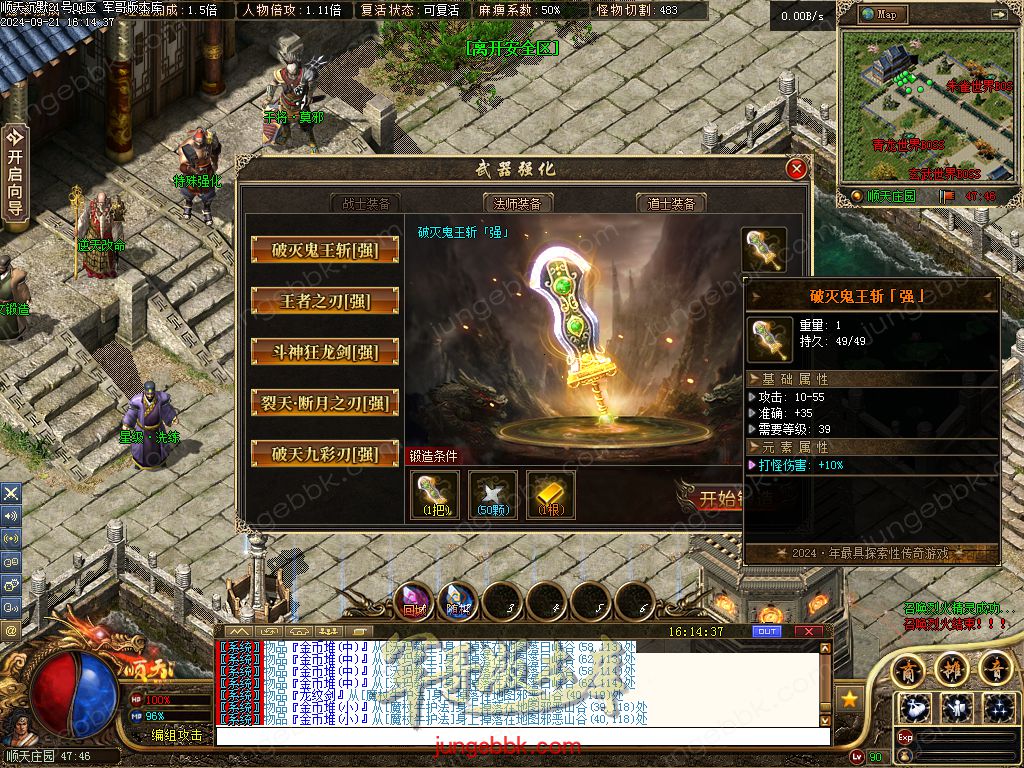Click the gold star button
Image resolution: width=1024 pixels, height=768 pixels.
[x=849, y=699]
